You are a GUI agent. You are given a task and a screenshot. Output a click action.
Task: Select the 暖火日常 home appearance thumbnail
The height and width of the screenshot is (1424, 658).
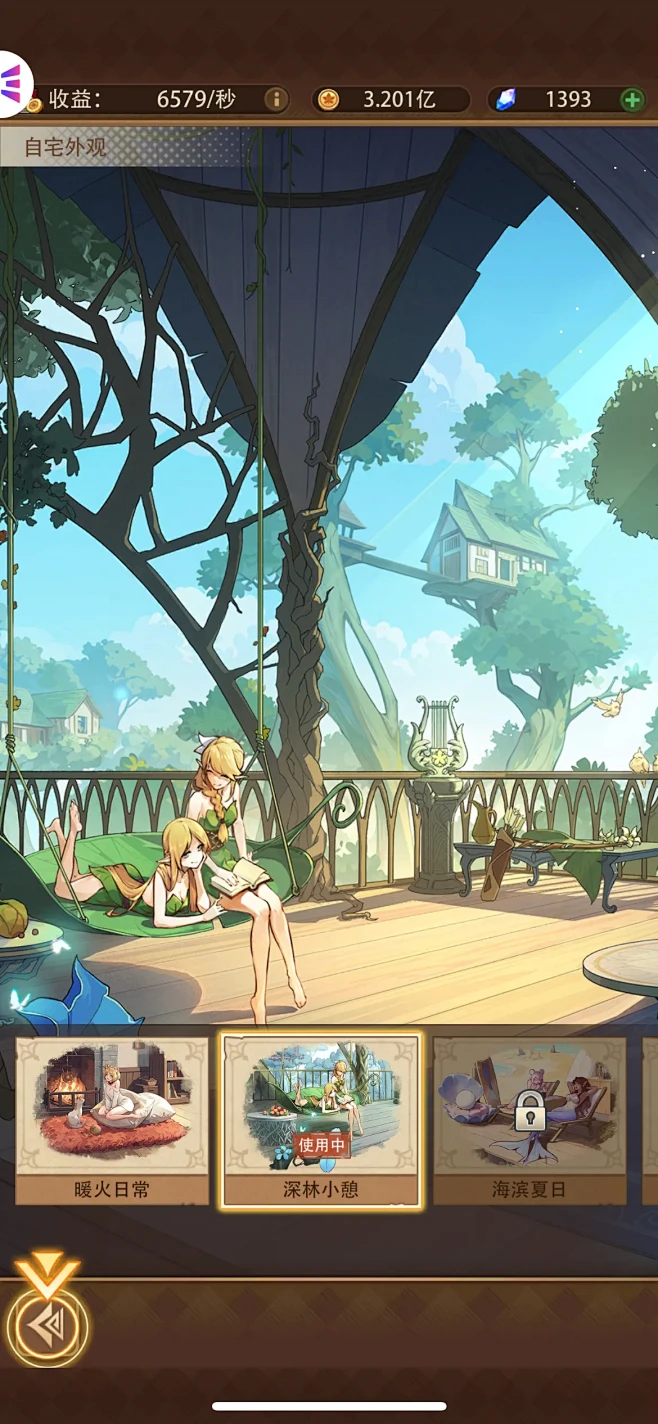click(112, 1119)
